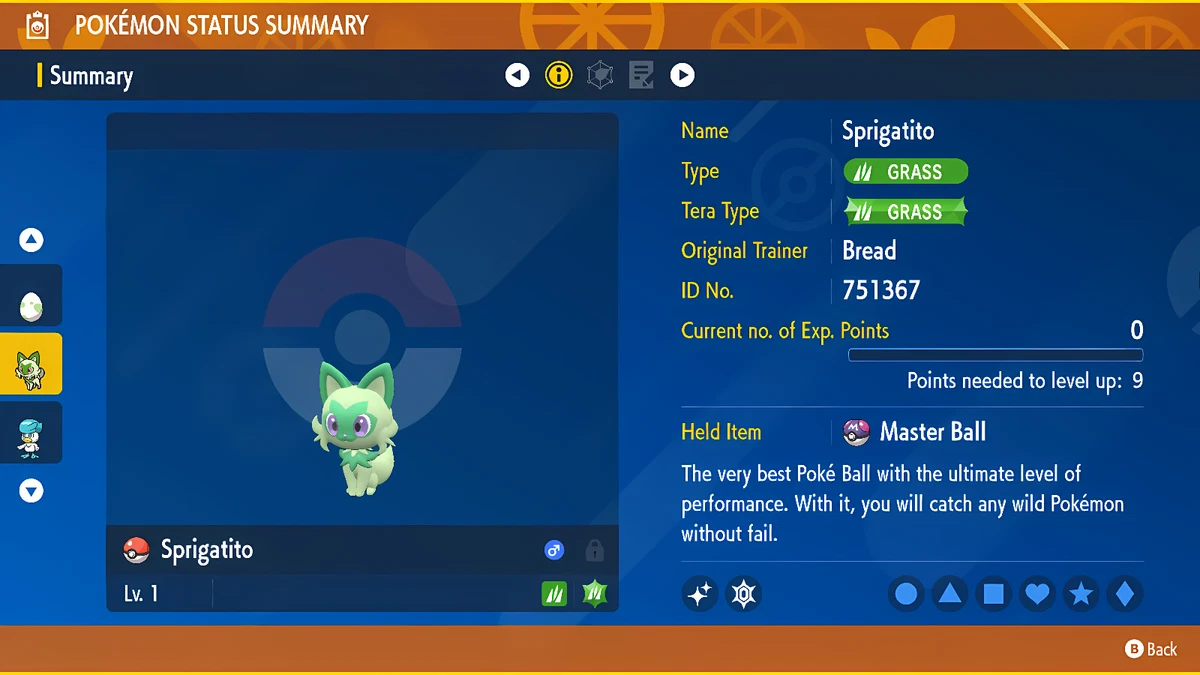Select Sprigatito in the party list
The width and height of the screenshot is (1200, 675).
tap(31, 366)
